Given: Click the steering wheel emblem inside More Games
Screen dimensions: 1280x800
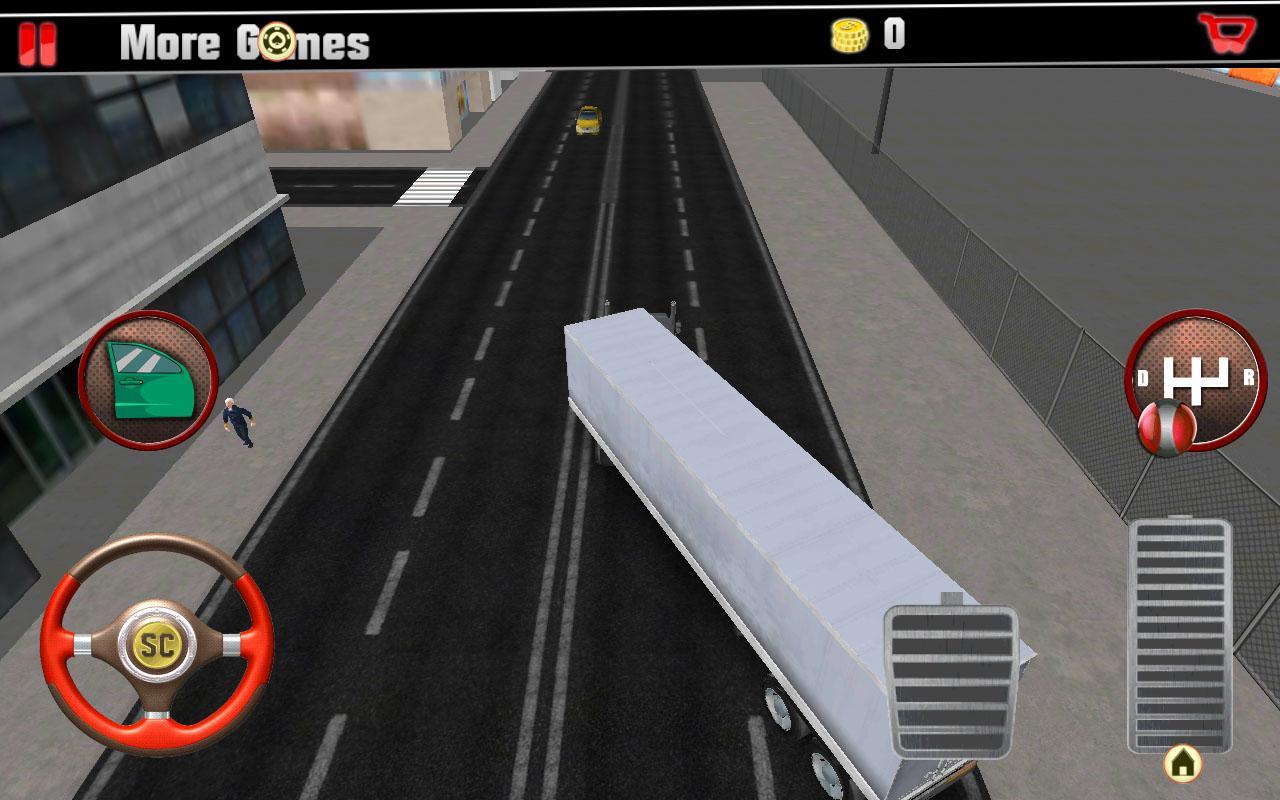Looking at the screenshot, I should click(277, 40).
